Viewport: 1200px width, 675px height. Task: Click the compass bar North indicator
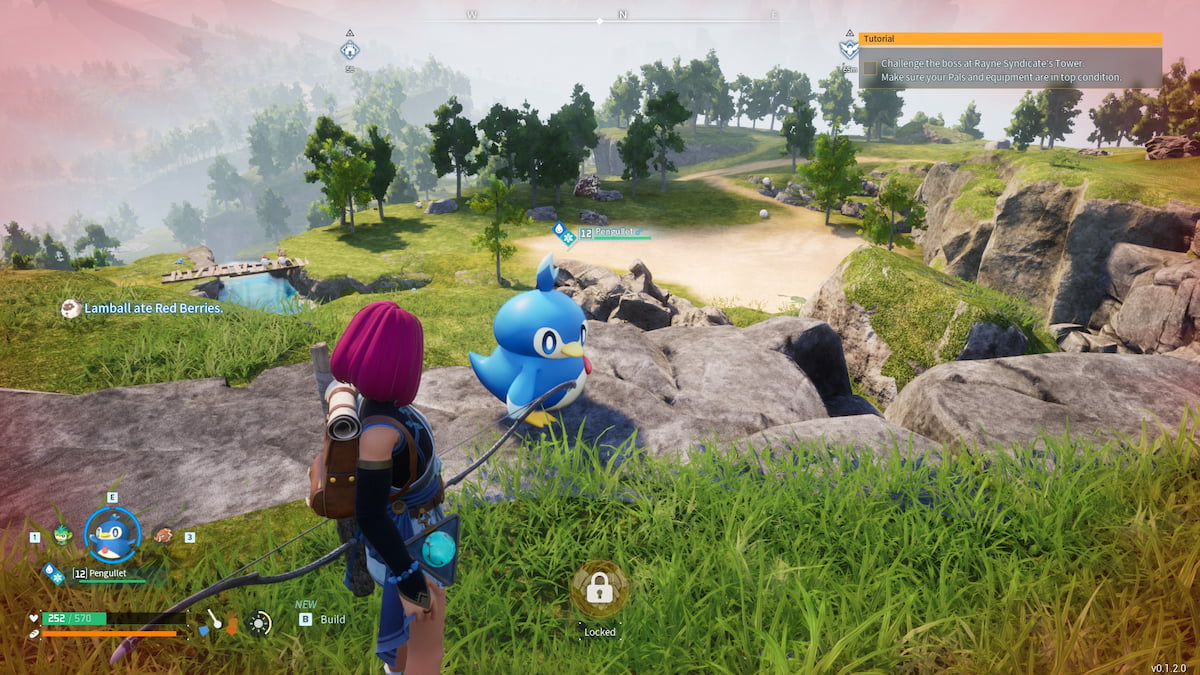[622, 15]
